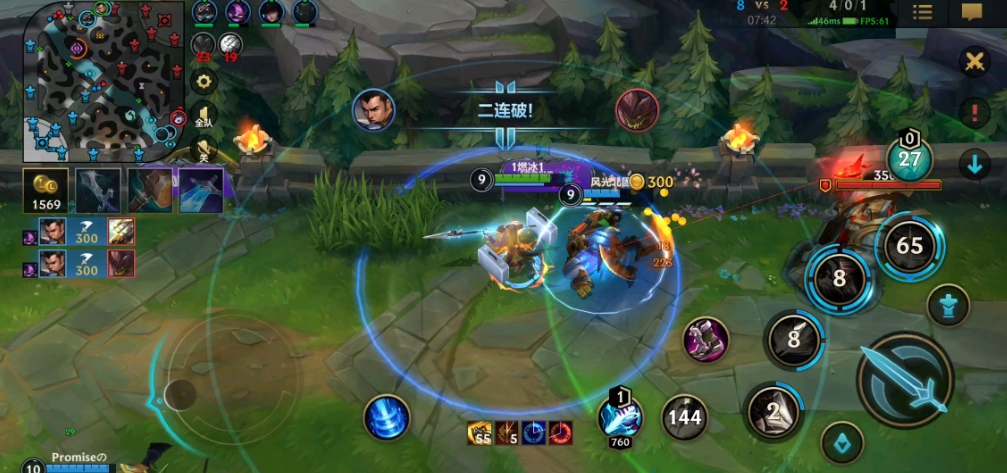
Task: Open the scoreboard list button
Action: click(923, 12)
